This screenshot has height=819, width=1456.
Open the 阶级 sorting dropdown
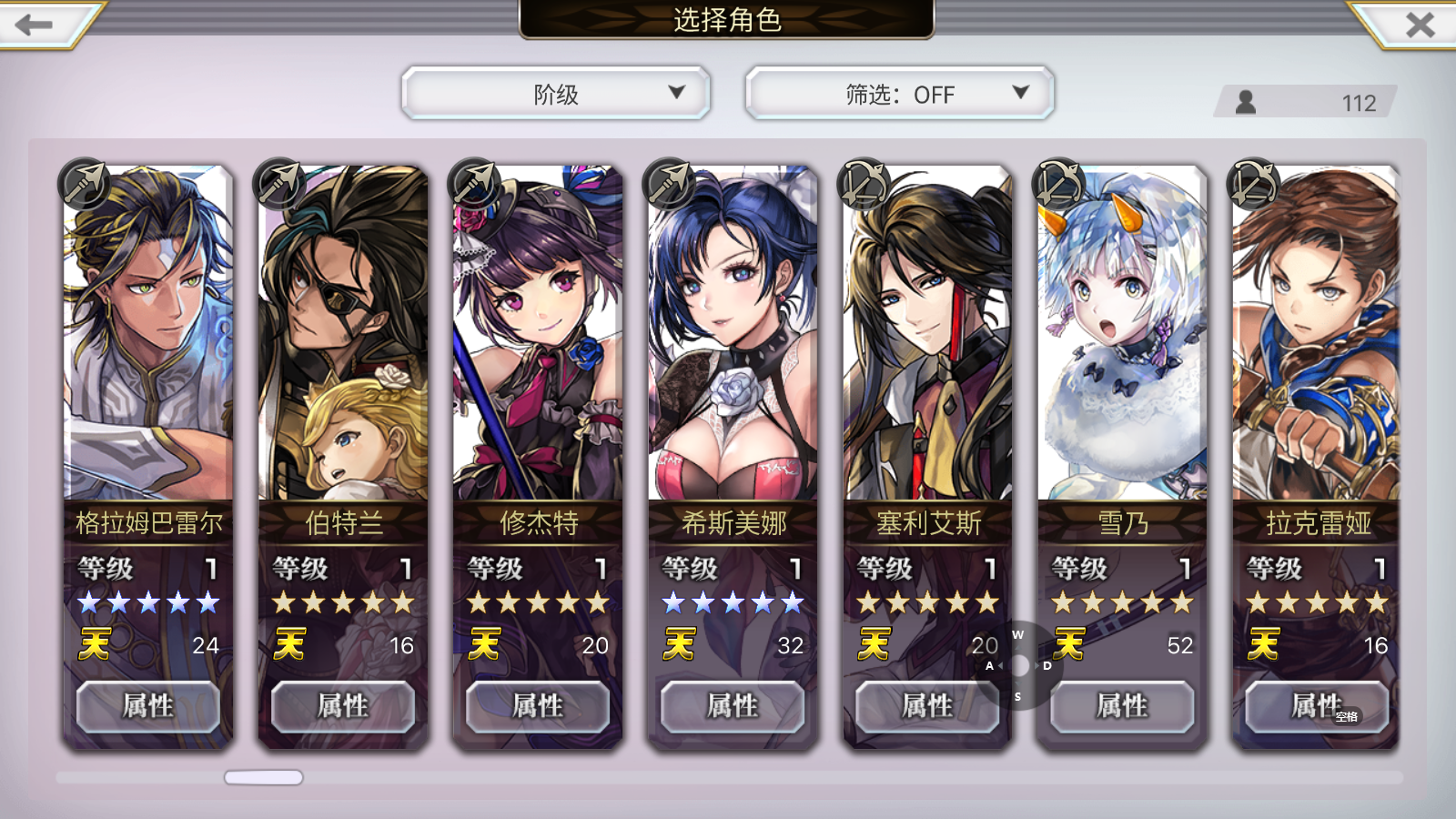[x=556, y=93]
